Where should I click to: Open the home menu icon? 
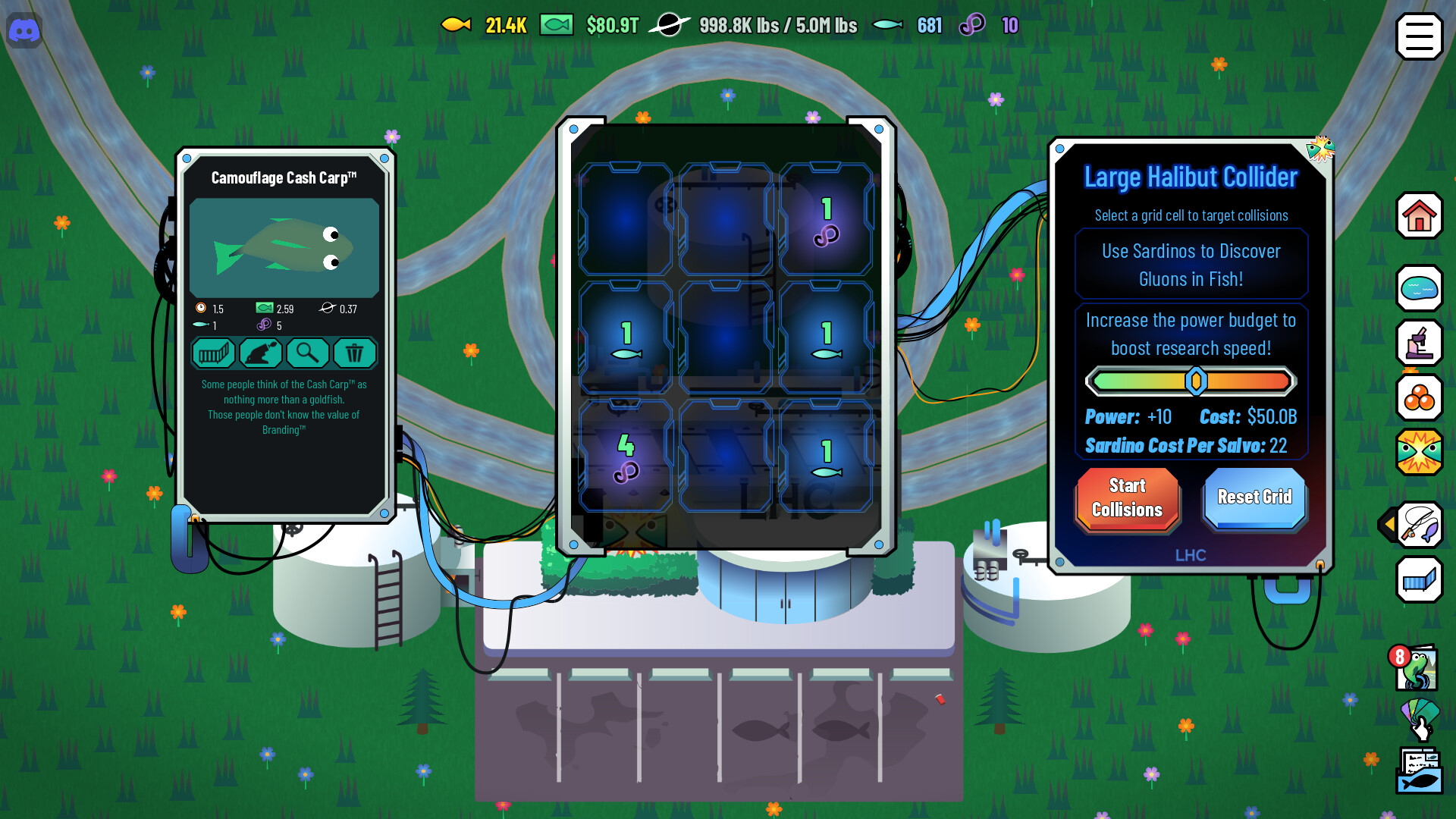(x=1419, y=217)
